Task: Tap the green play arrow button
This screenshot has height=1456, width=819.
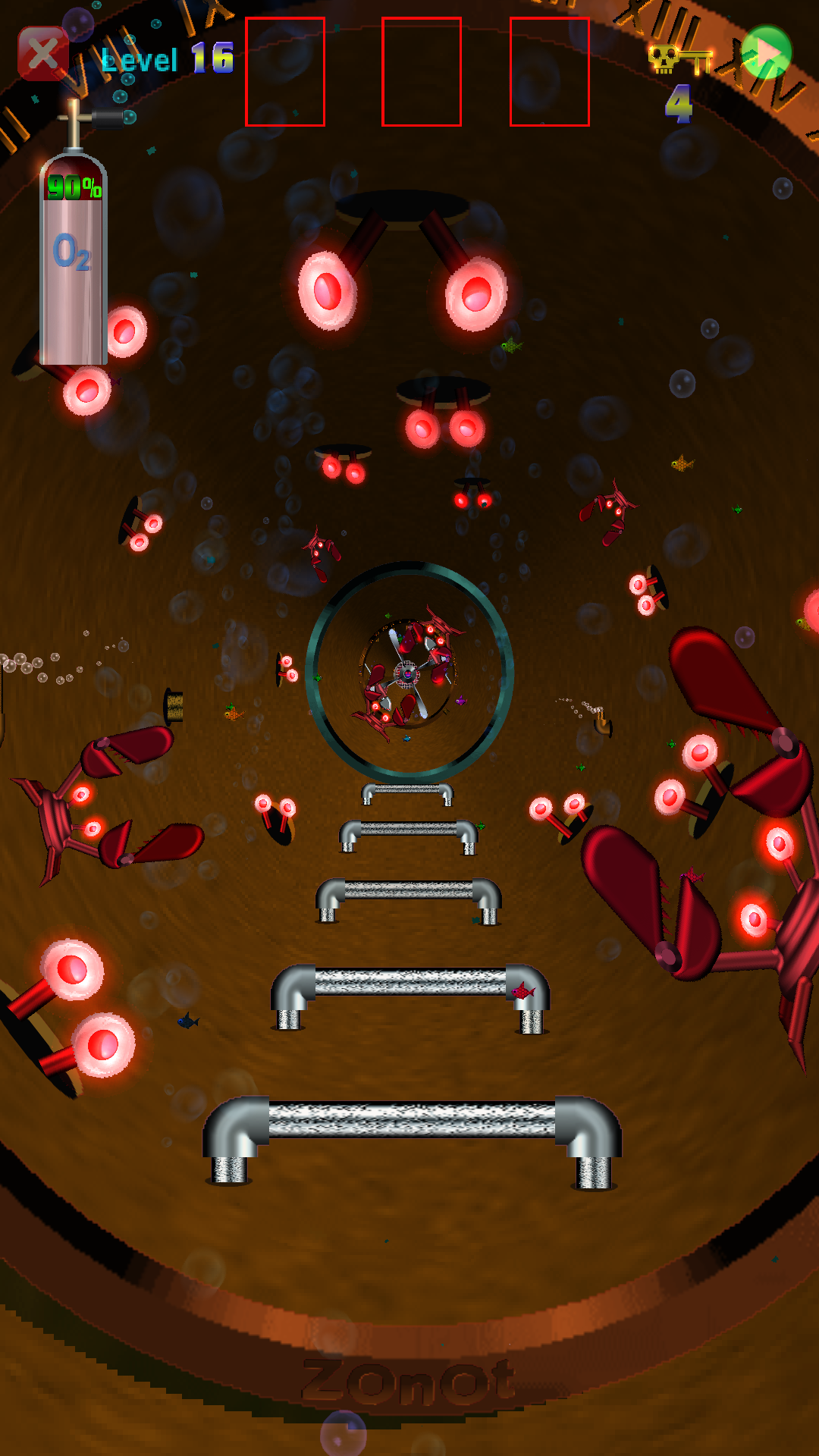Action: tap(767, 52)
